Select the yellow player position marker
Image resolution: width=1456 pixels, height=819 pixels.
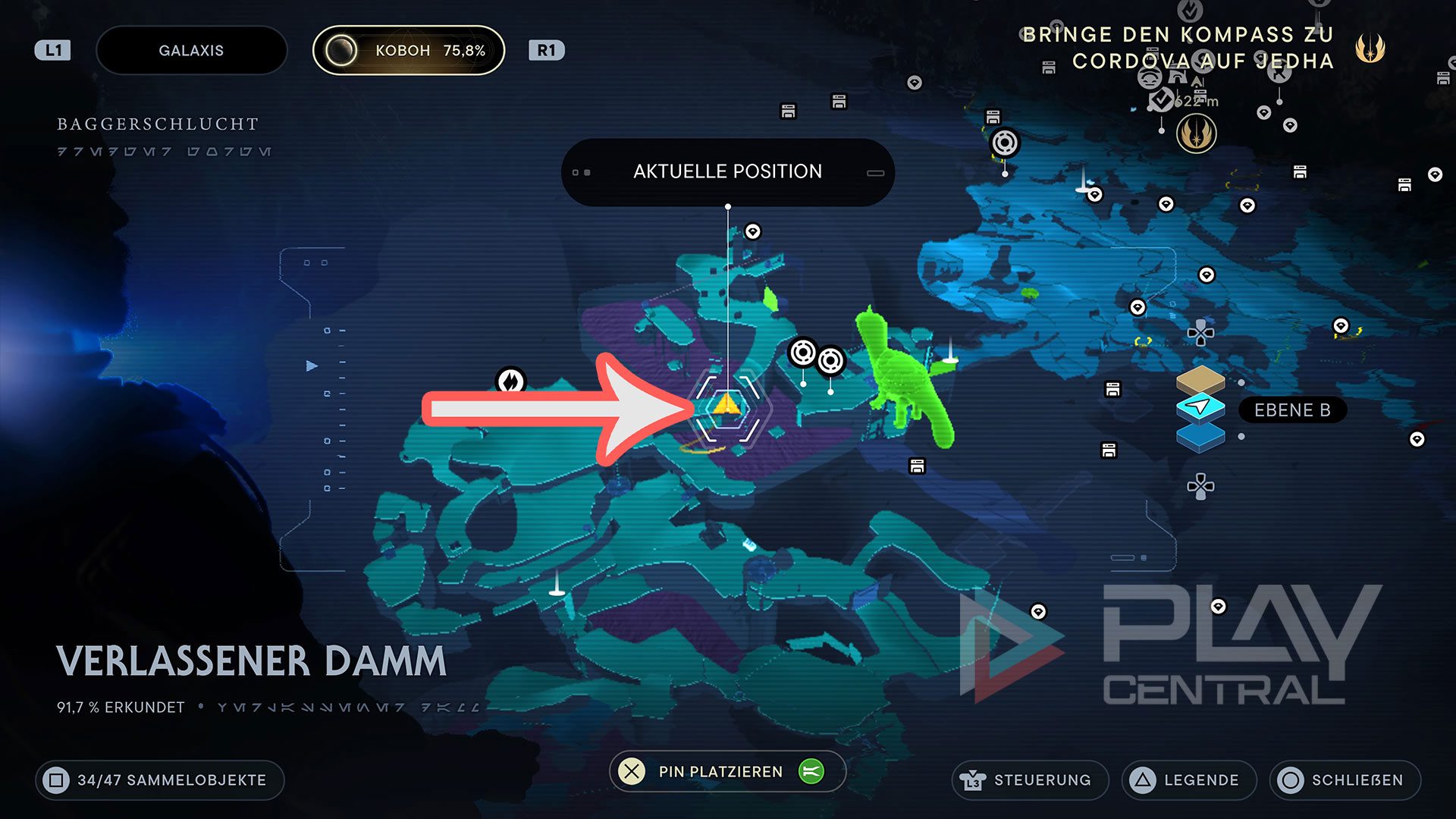point(726,404)
